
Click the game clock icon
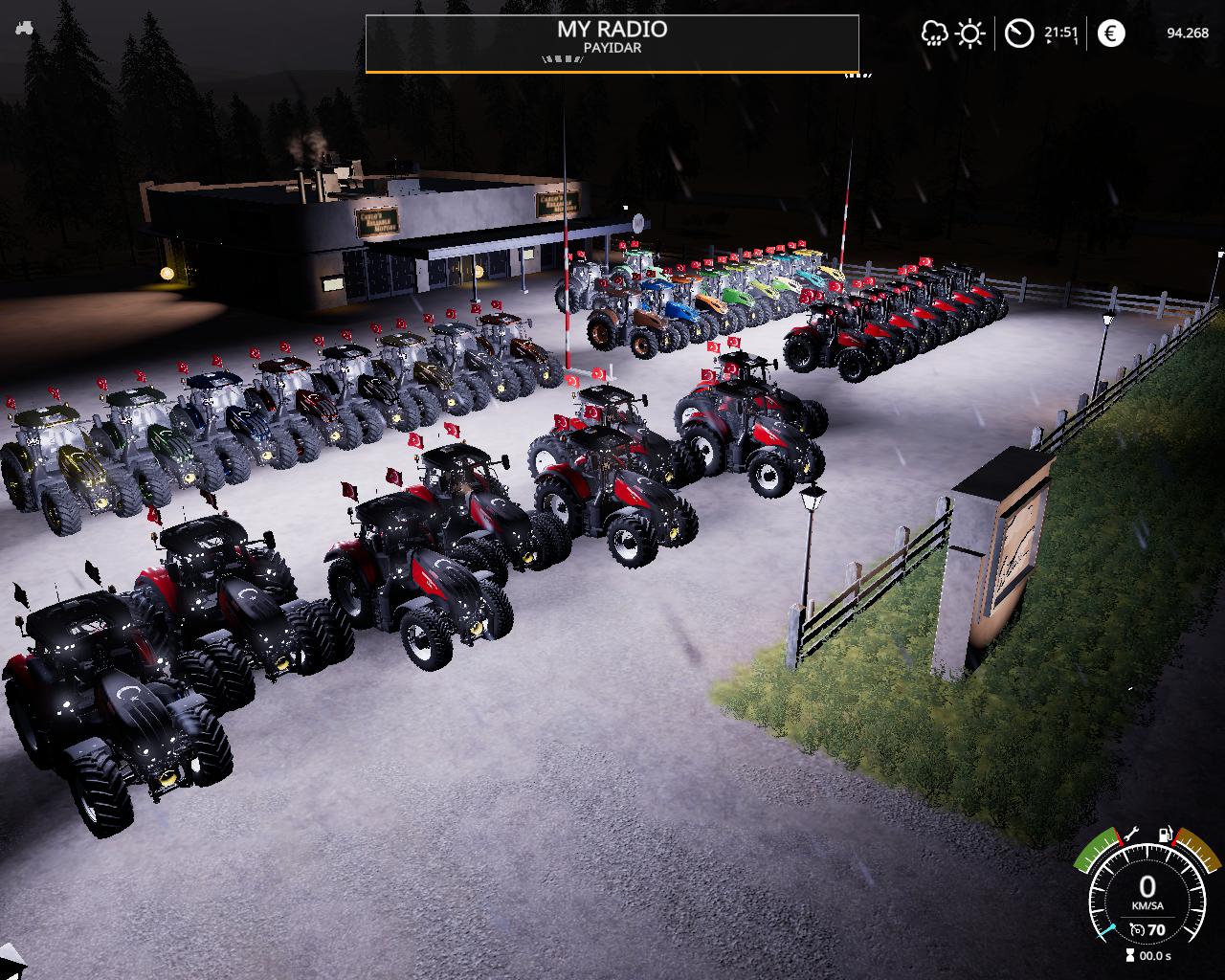(1019, 33)
